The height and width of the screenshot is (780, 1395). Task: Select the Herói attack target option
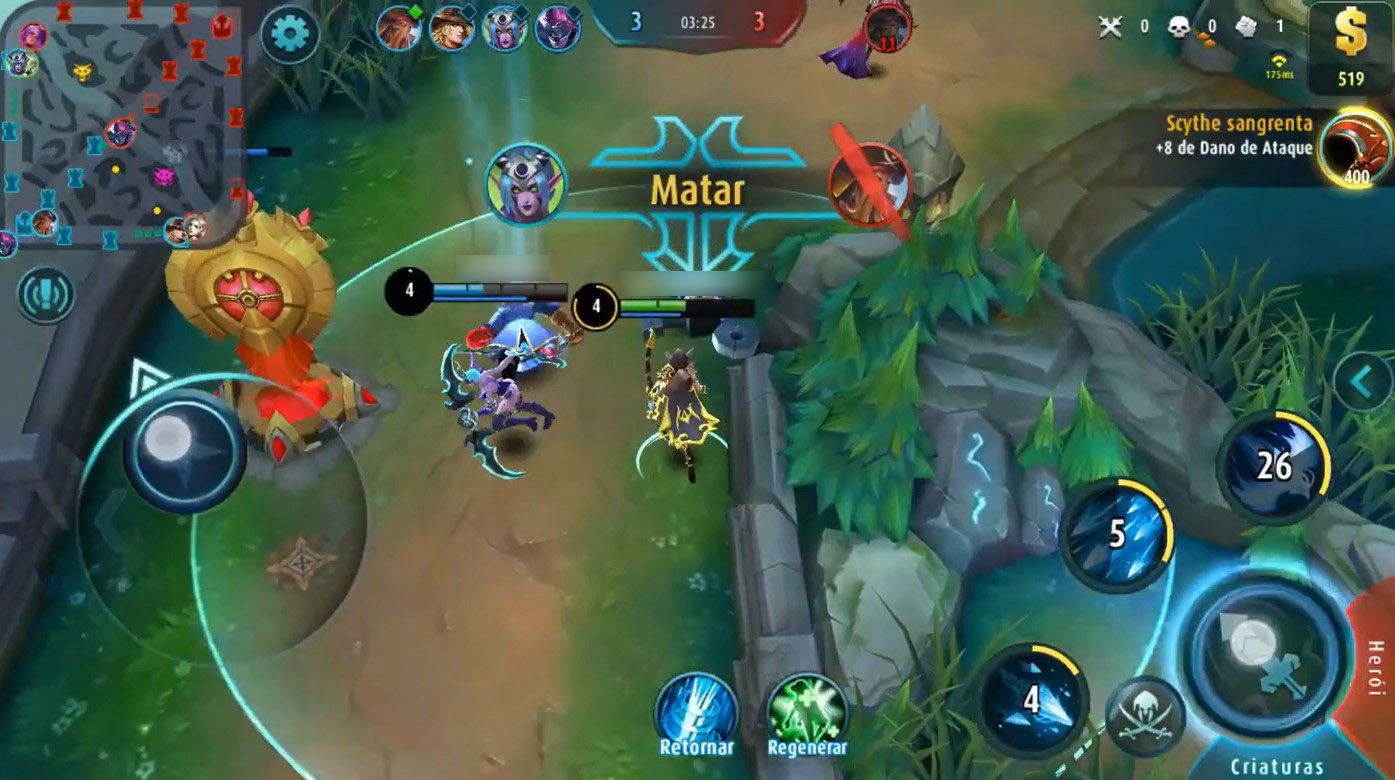pyautogui.click(x=1376, y=668)
